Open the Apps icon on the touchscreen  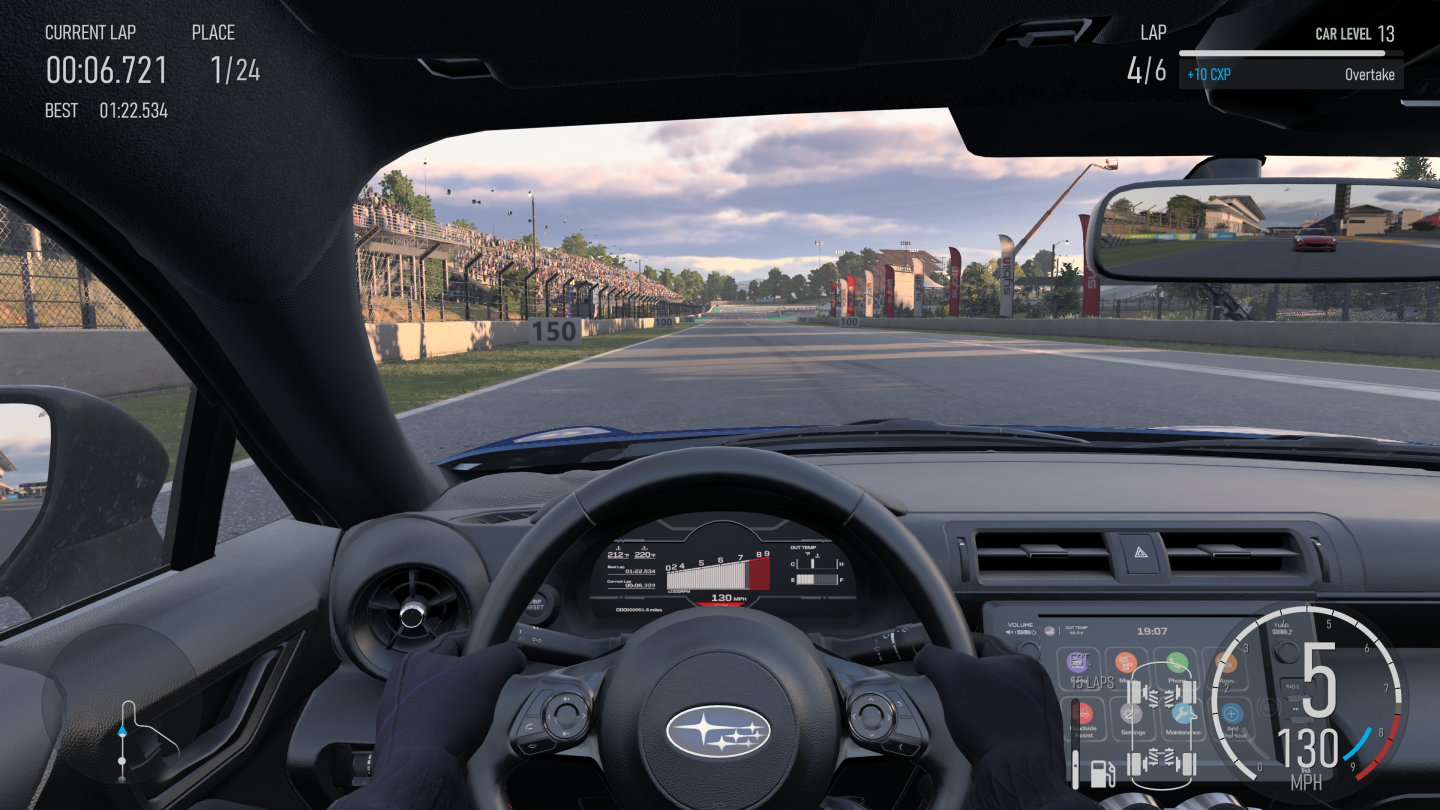pyautogui.click(x=1226, y=663)
